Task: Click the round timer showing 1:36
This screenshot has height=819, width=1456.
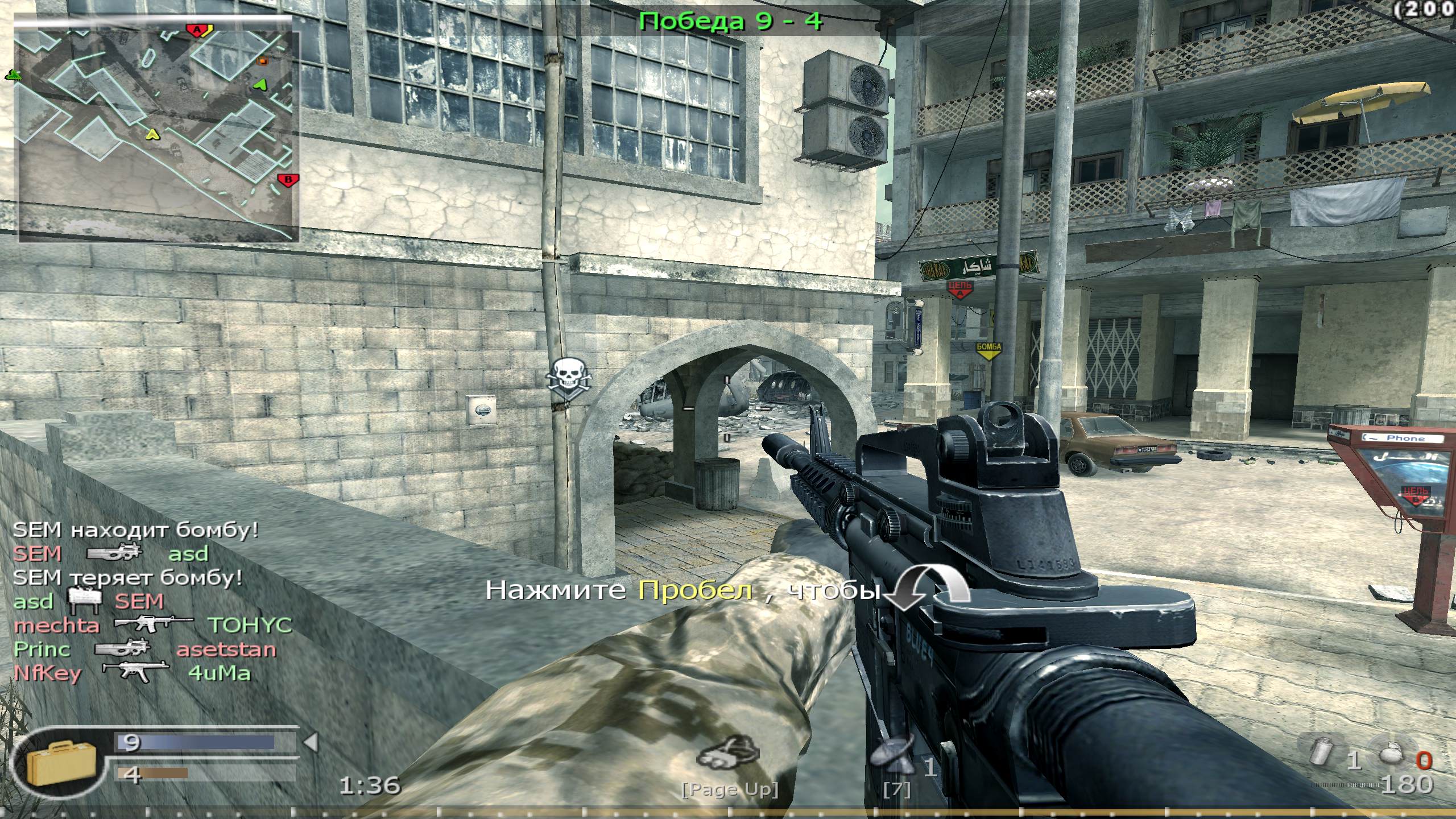Action: coord(370,784)
